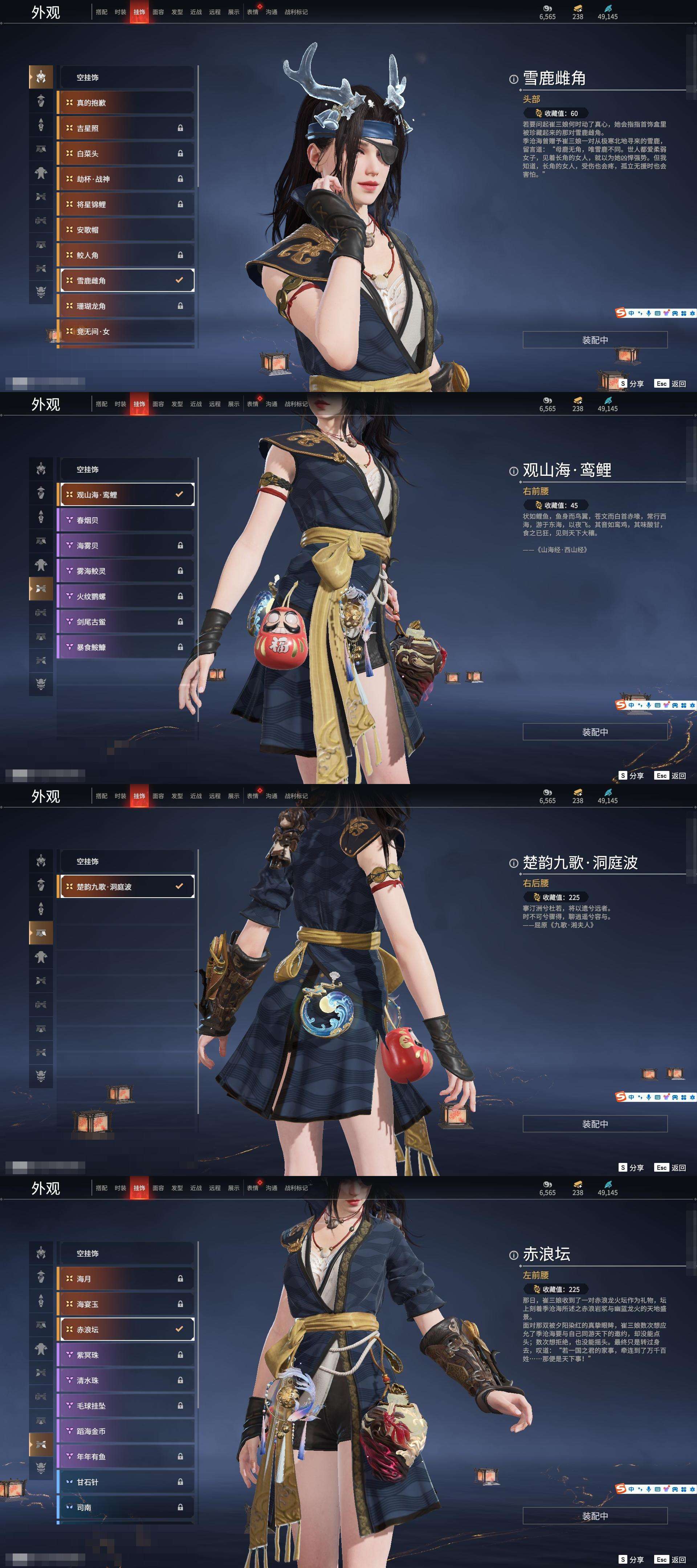Click the equipped 雪鹿雌角 row
The height and width of the screenshot is (1568, 697).
click(x=125, y=281)
